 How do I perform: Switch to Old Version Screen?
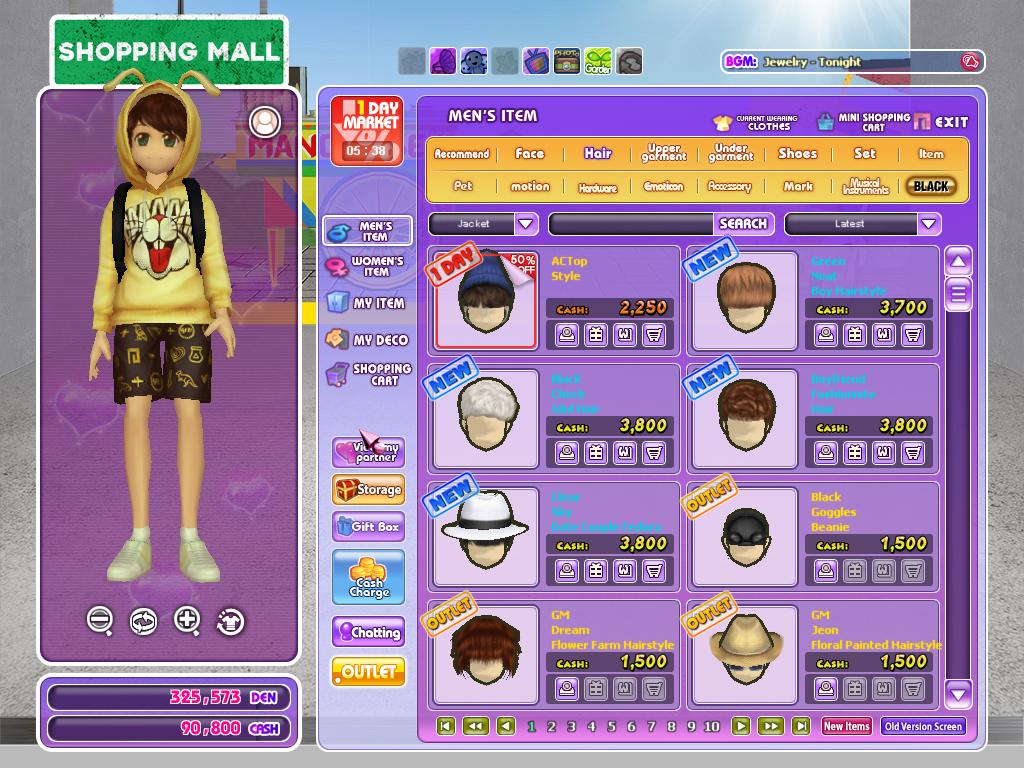[923, 727]
